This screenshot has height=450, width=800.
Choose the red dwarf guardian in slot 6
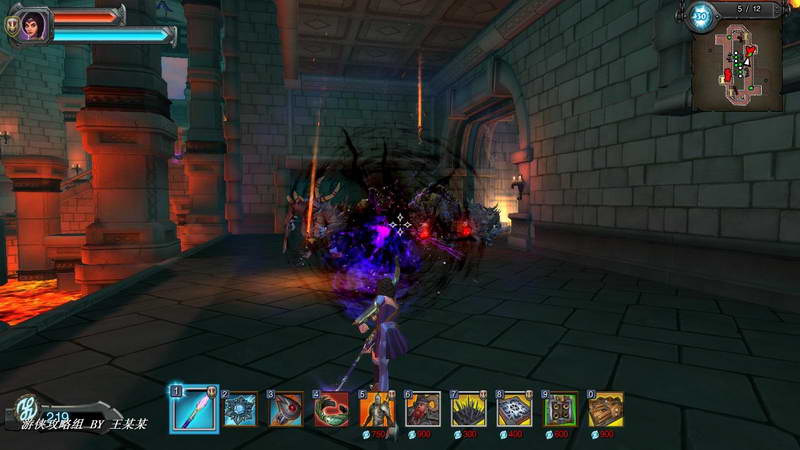click(423, 410)
